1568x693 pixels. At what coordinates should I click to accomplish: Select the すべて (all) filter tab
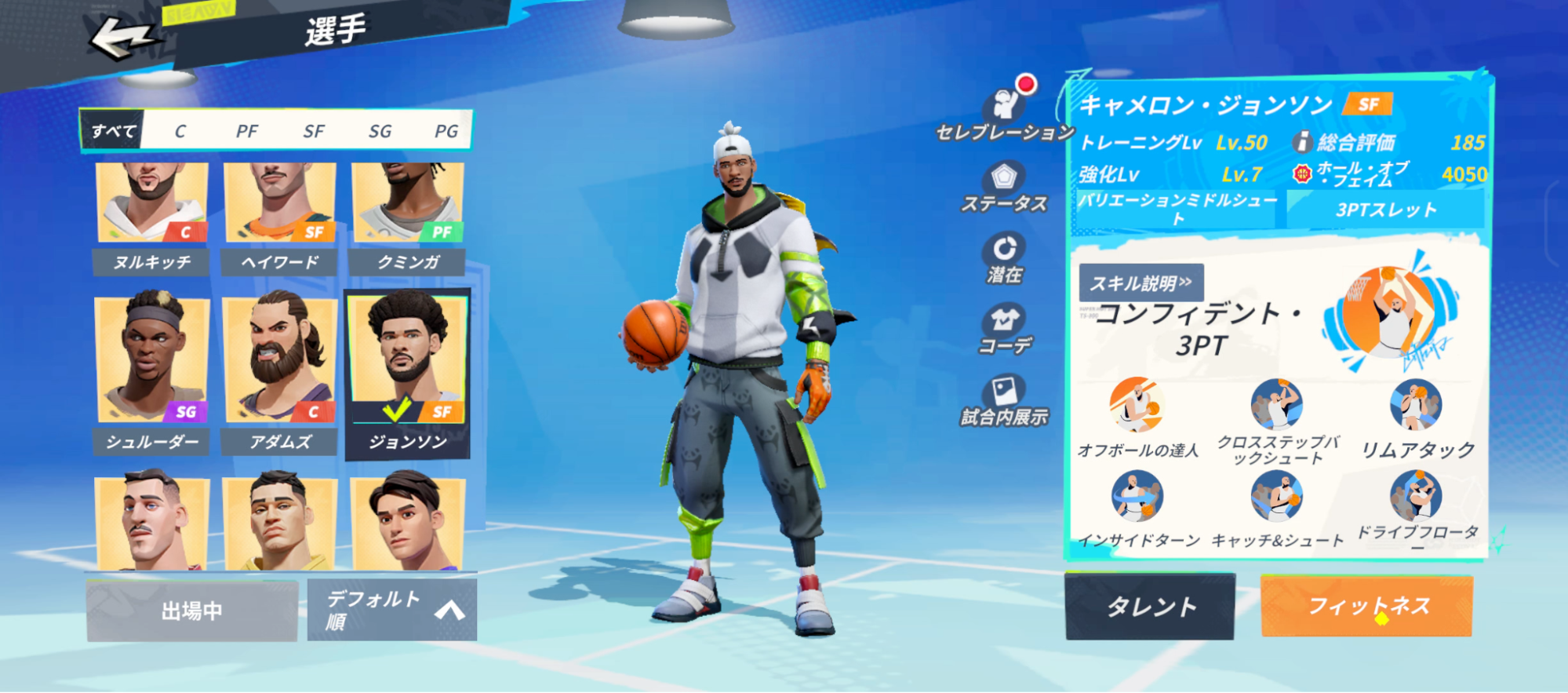pyautogui.click(x=111, y=131)
